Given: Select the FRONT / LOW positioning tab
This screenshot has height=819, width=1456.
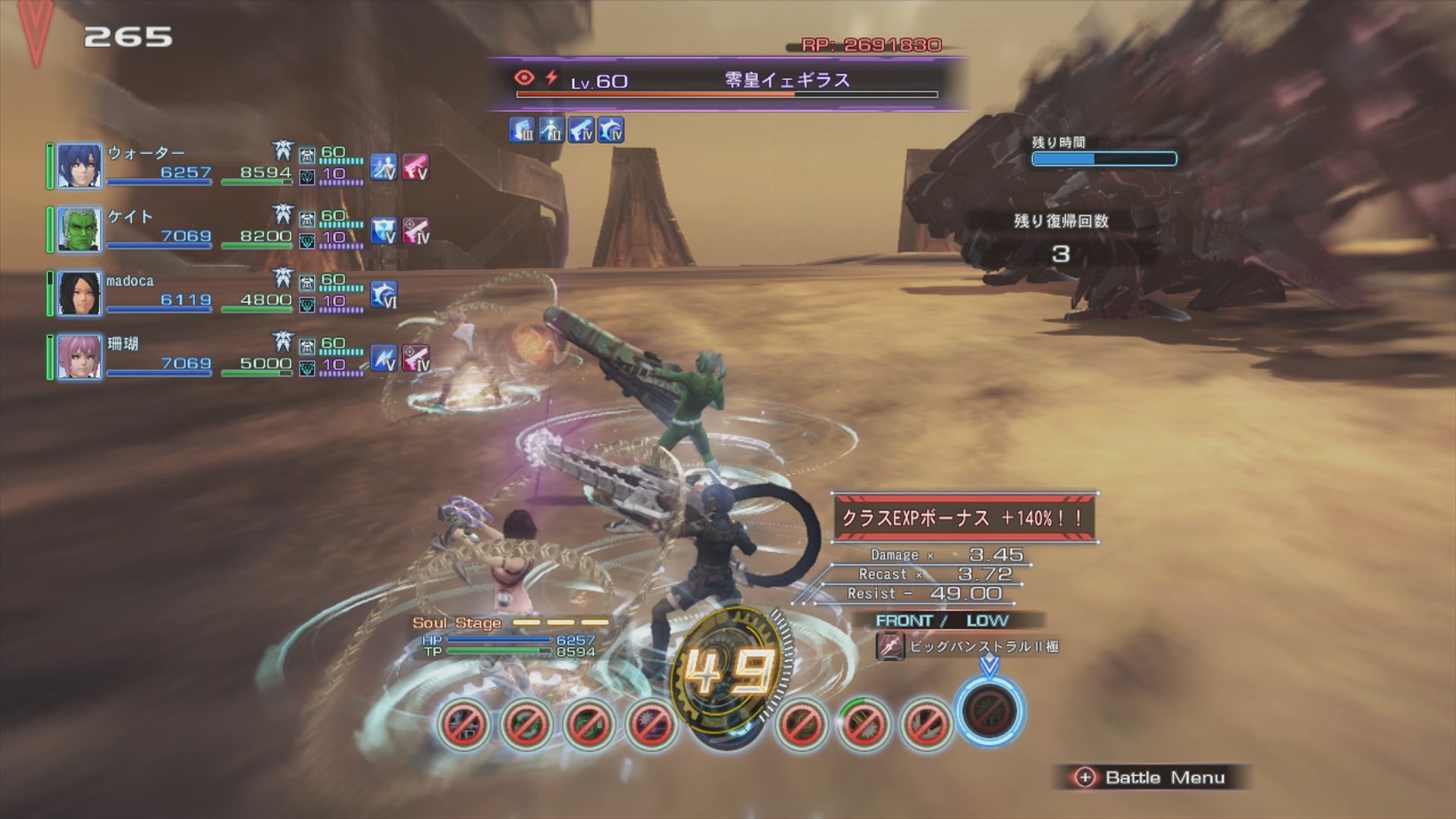Looking at the screenshot, I should pyautogui.click(x=943, y=620).
